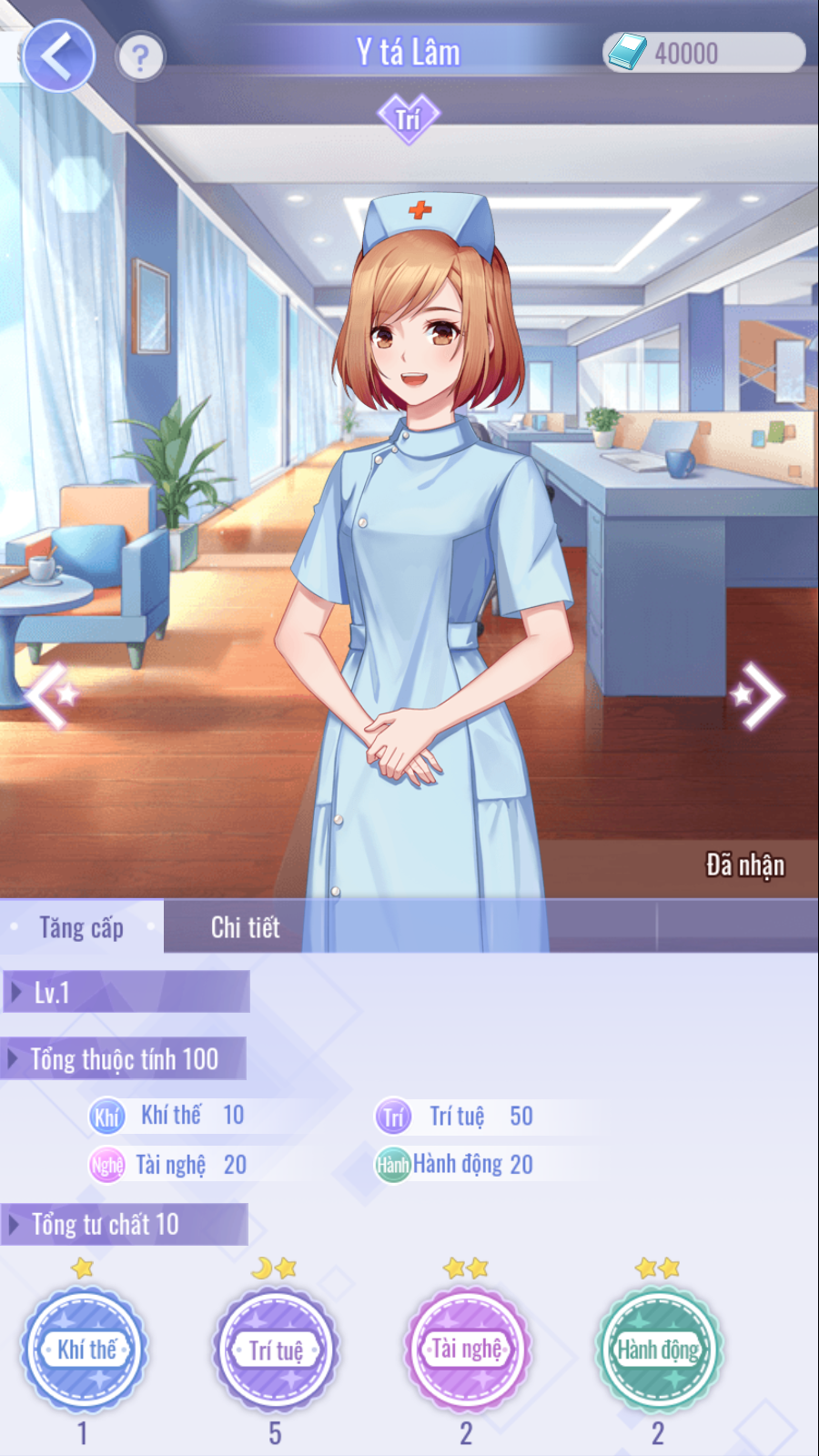
Task: Go back using the arrow button
Action: 58,56
